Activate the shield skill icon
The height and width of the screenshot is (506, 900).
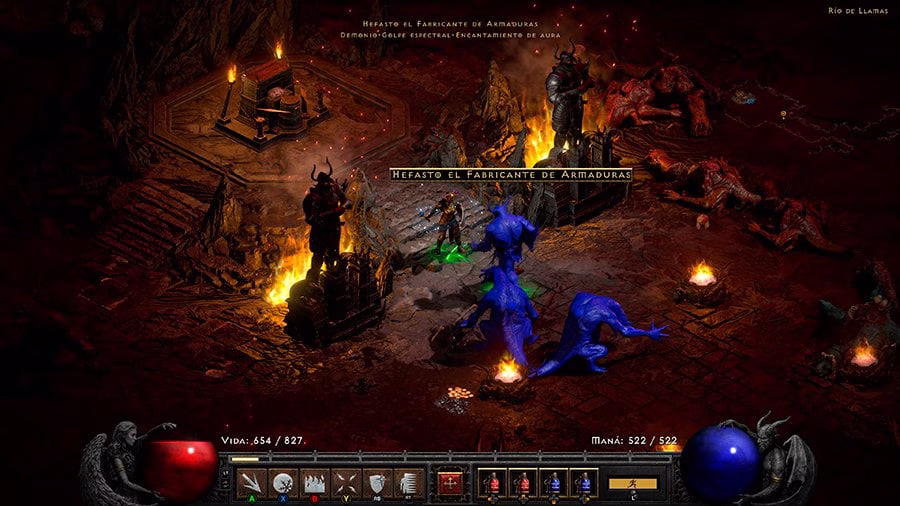pyautogui.click(x=376, y=482)
